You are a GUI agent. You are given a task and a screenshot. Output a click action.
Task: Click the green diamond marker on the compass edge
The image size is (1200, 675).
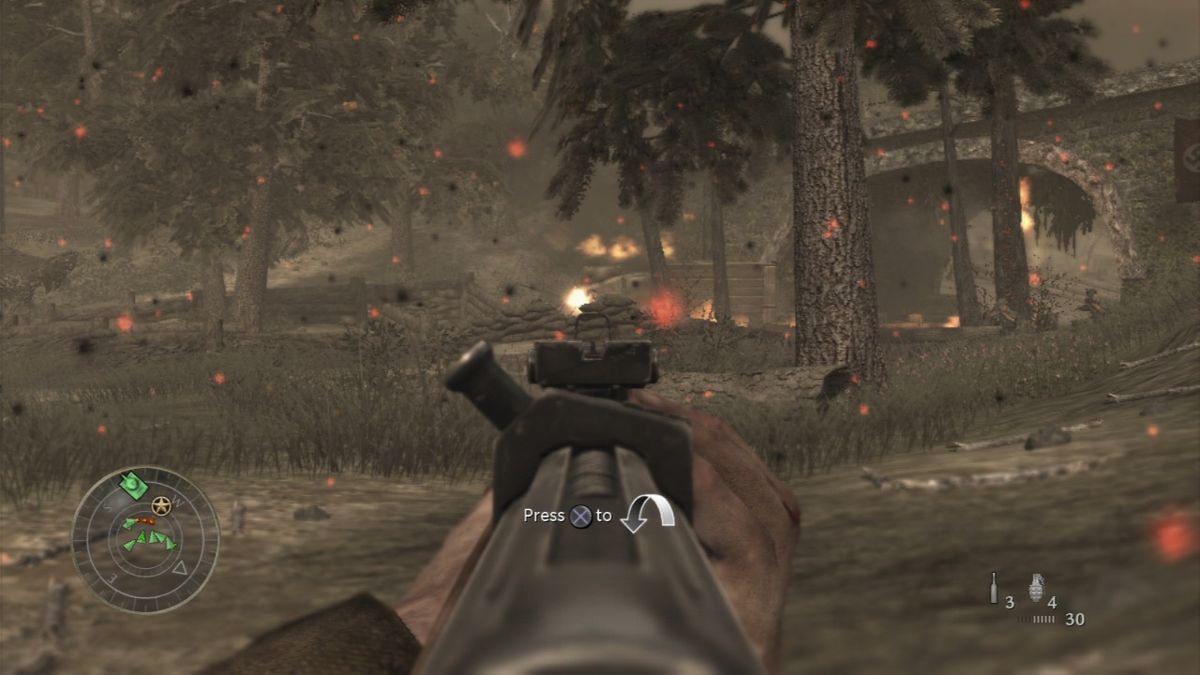point(133,485)
